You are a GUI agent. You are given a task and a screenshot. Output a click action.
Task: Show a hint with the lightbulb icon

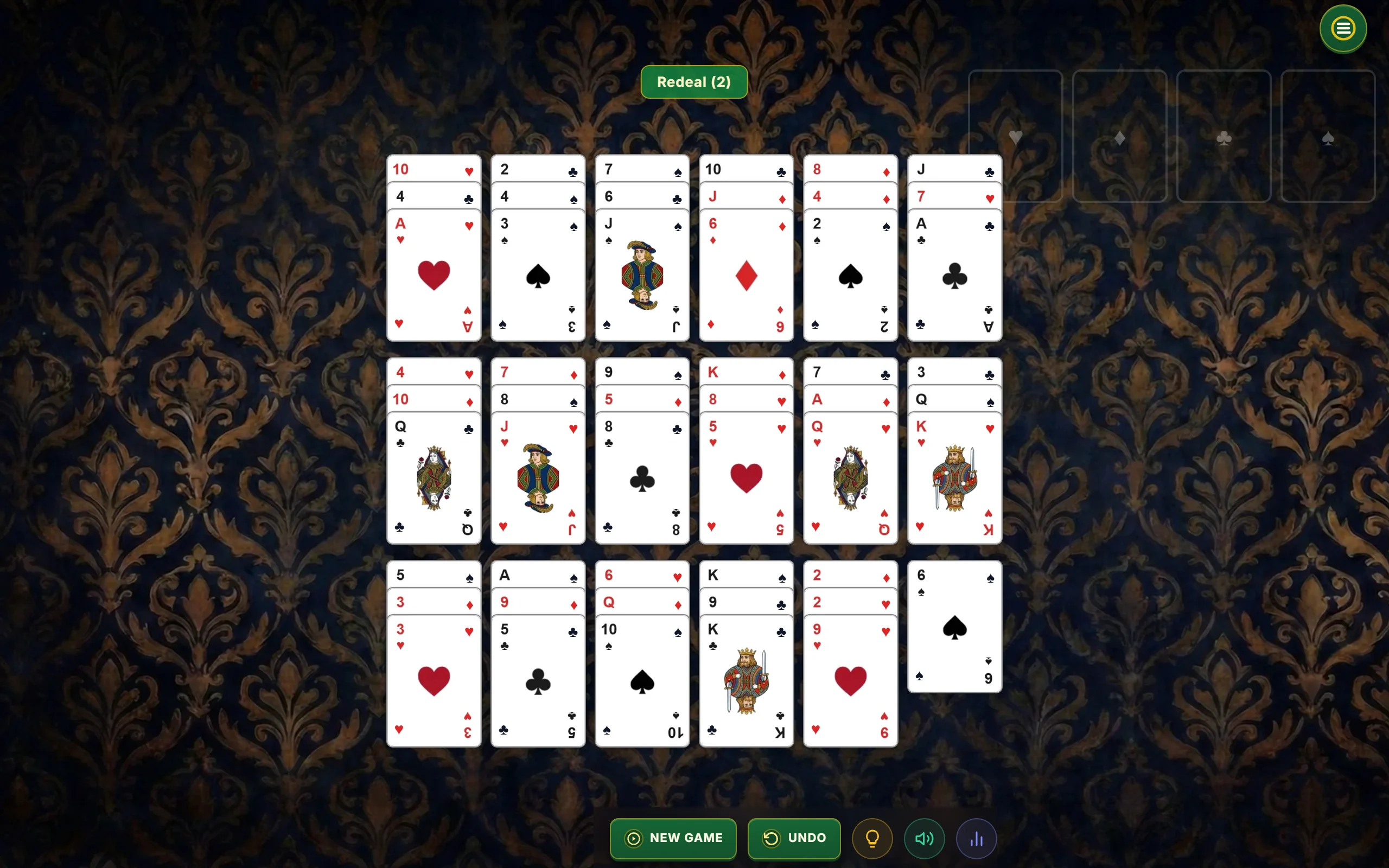[872, 838]
